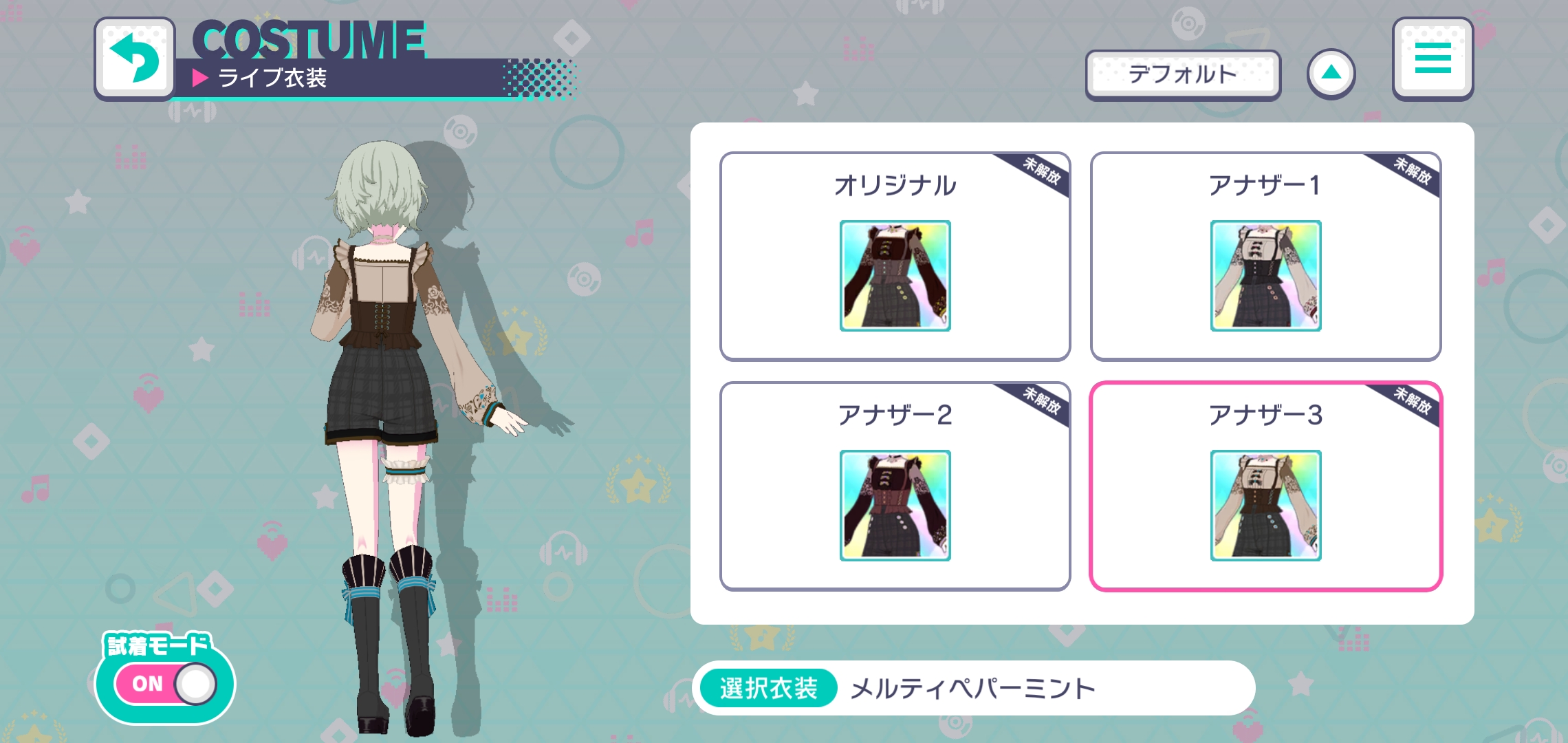Viewport: 1568px width, 743px height.
Task: Click the pink triangle next to ライブ衣装
Action: [x=200, y=77]
